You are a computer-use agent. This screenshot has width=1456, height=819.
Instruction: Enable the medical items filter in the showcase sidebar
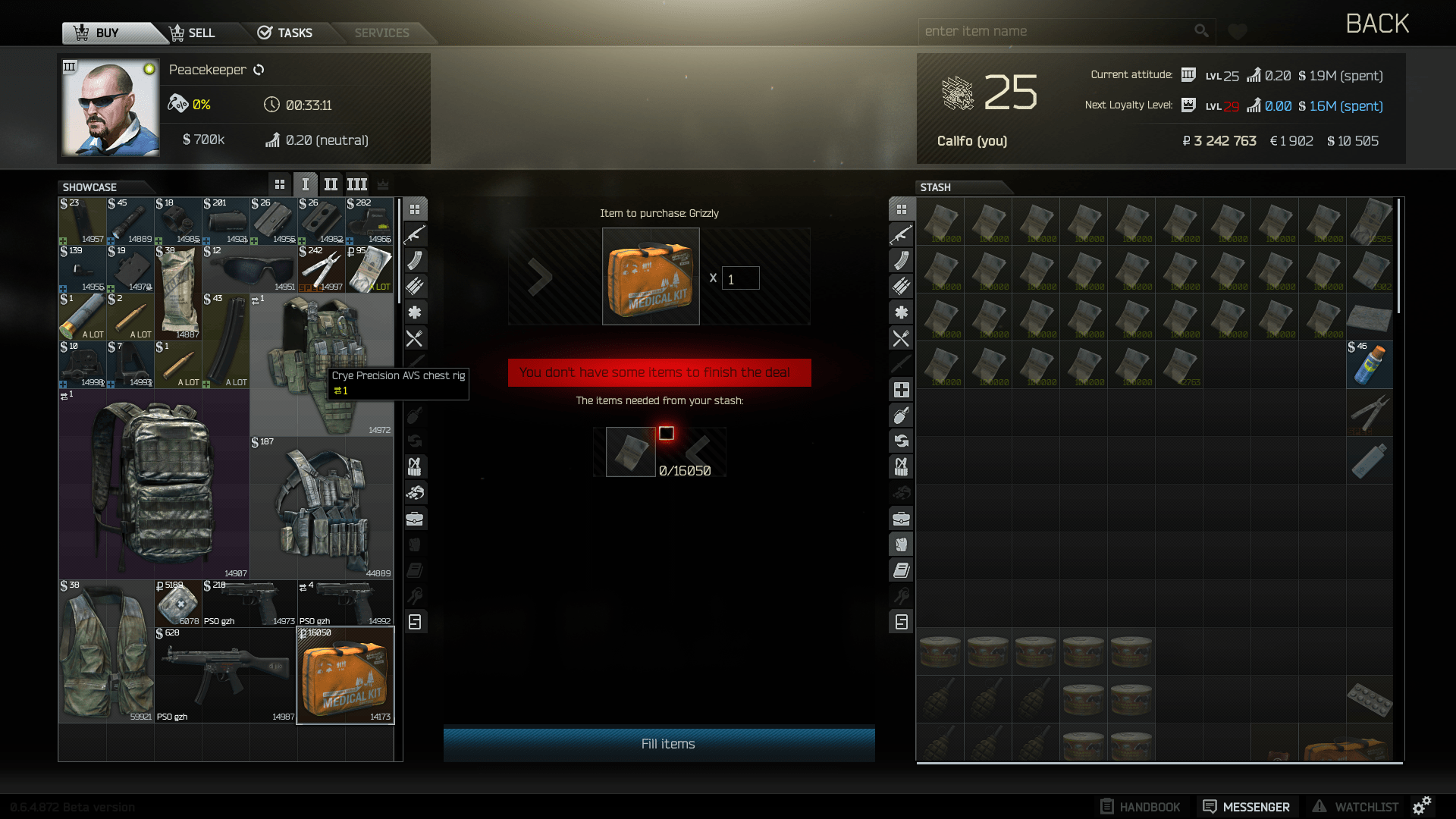[x=415, y=312]
